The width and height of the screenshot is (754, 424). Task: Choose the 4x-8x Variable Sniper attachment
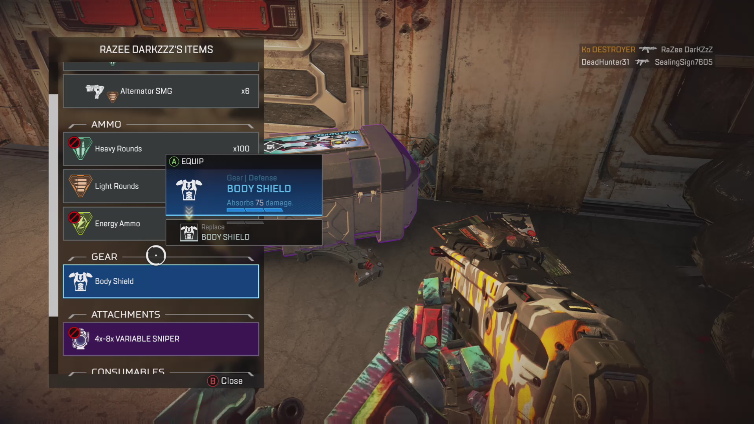[x=161, y=339]
